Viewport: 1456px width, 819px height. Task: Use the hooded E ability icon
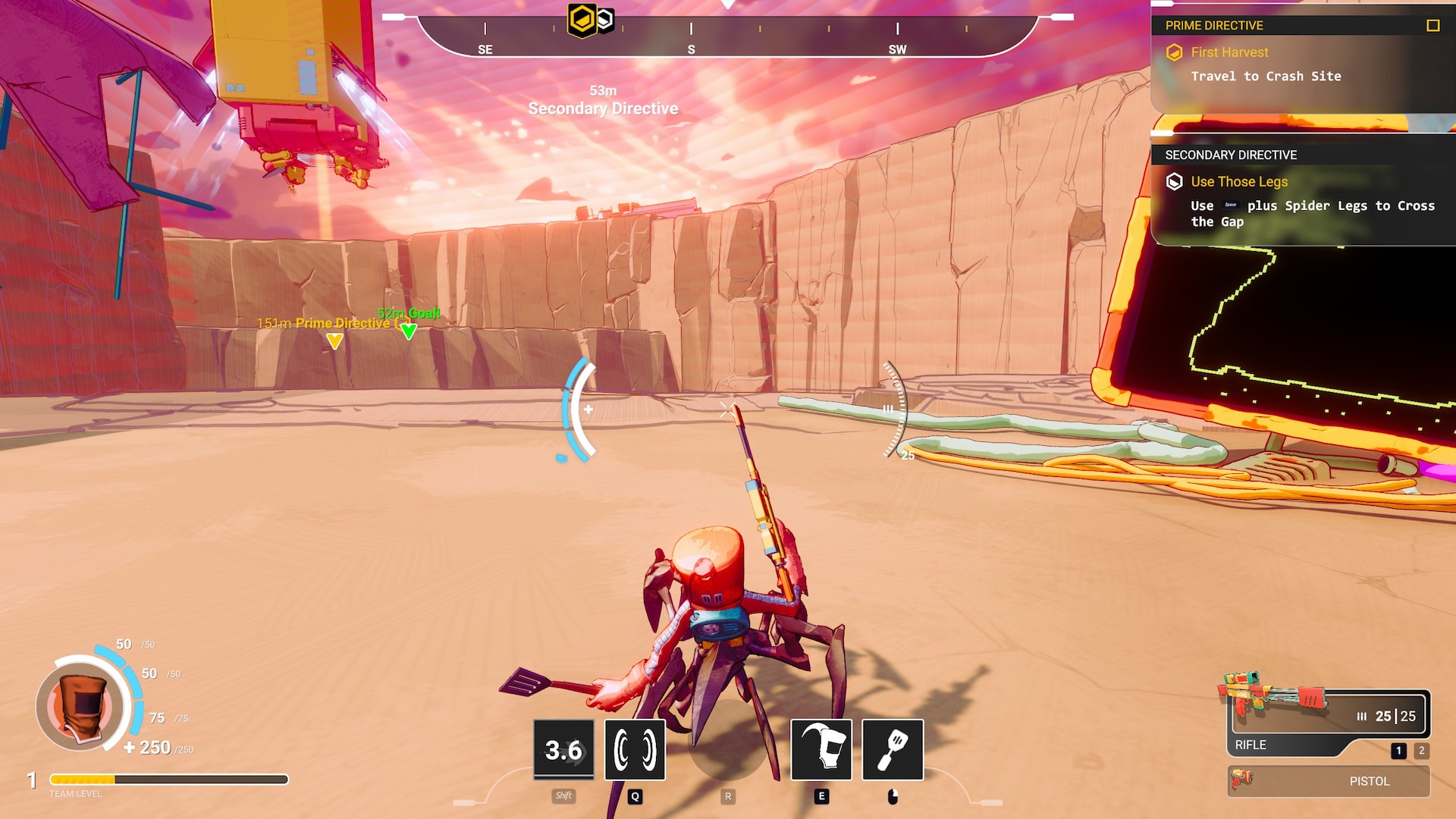coord(821,749)
